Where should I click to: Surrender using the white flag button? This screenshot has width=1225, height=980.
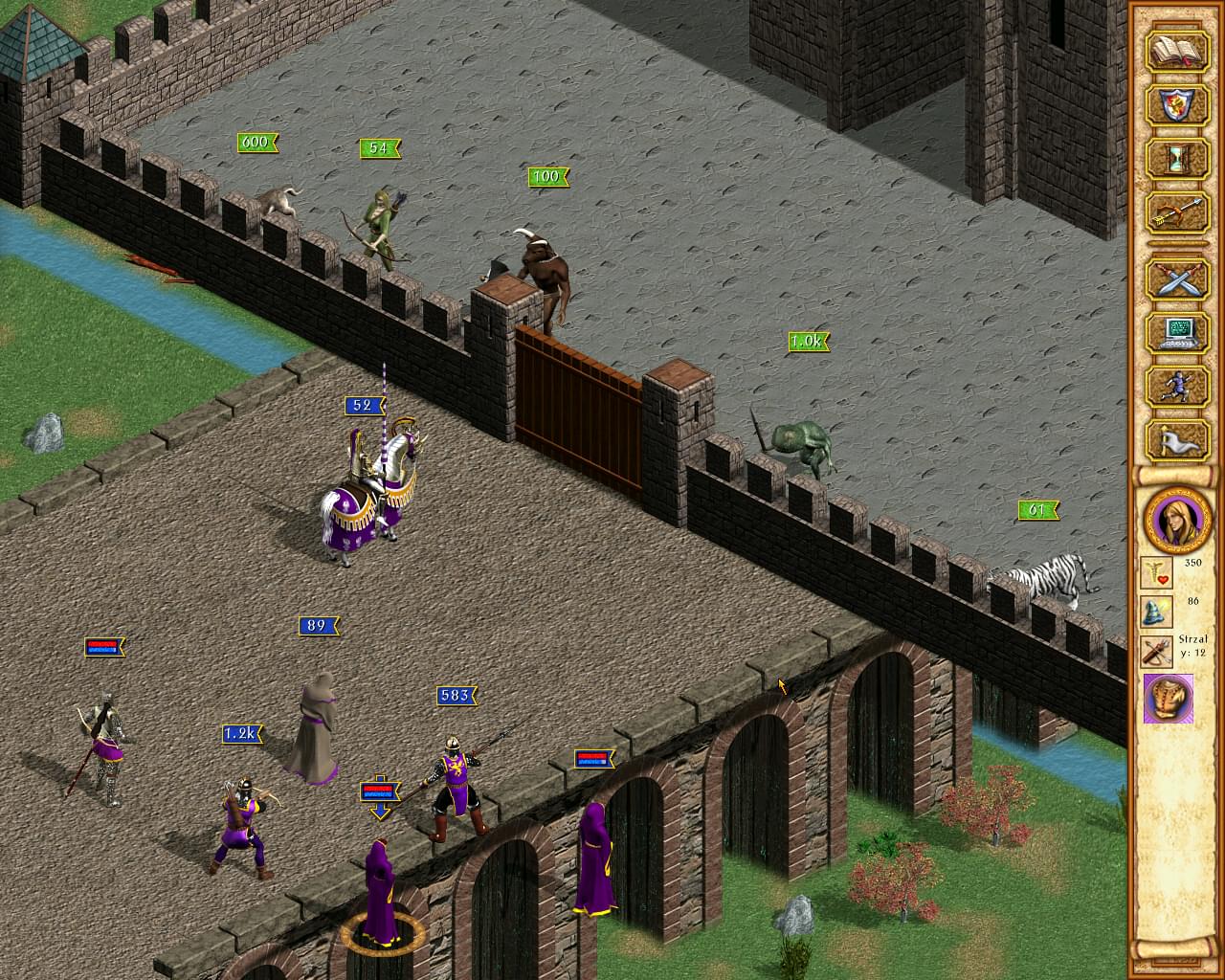(1175, 440)
